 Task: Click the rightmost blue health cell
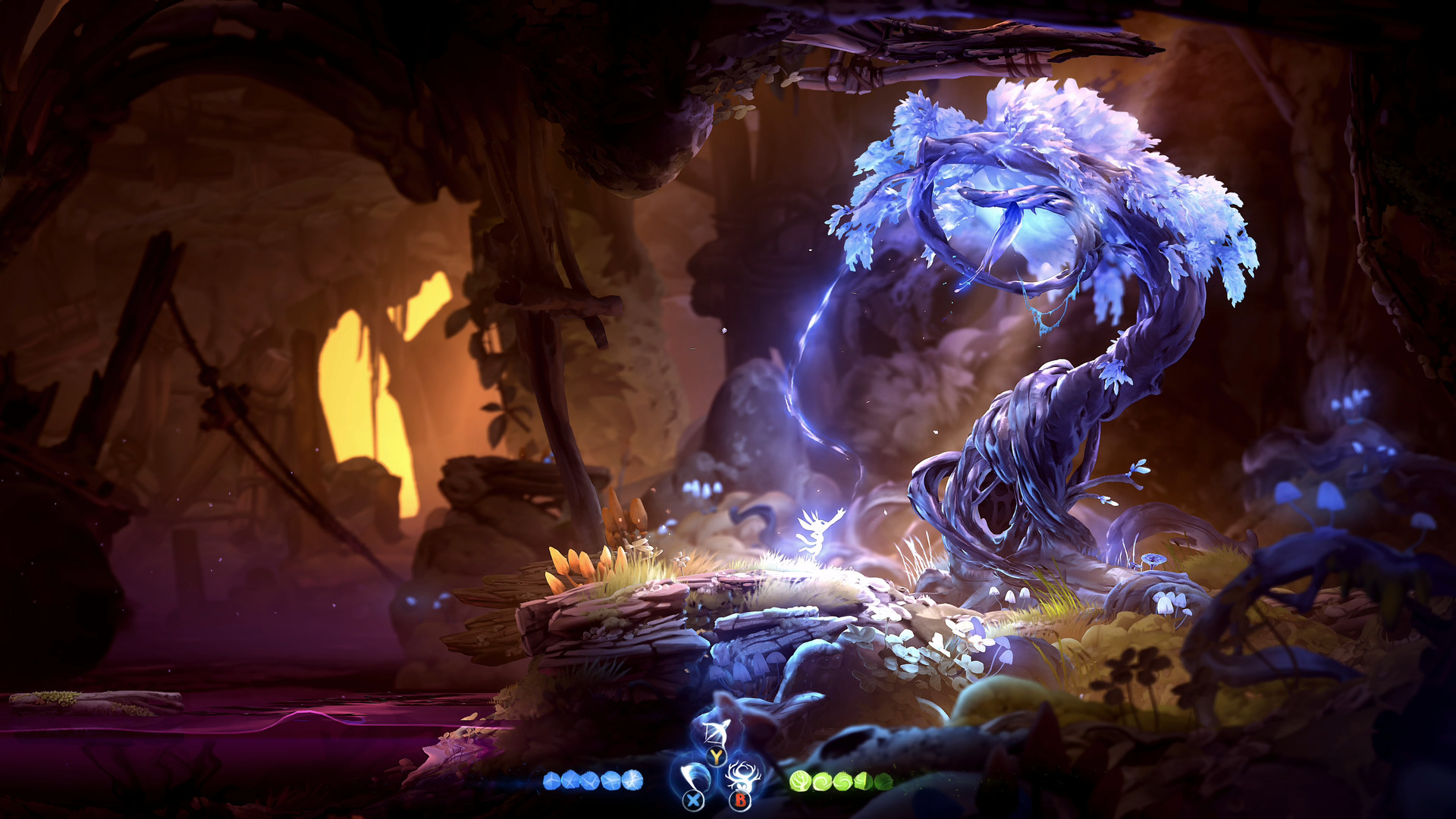click(x=632, y=779)
